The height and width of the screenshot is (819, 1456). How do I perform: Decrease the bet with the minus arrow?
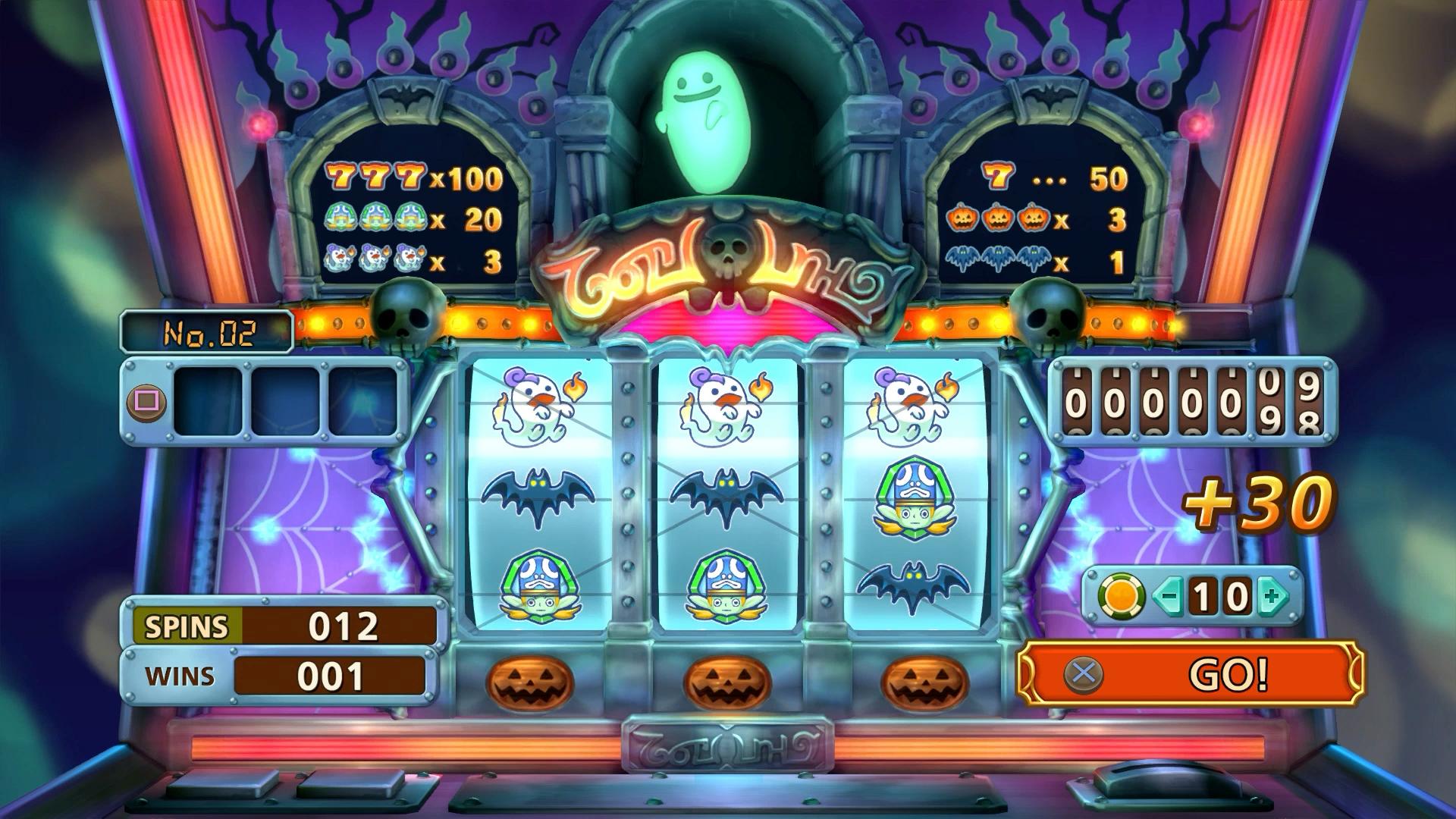pyautogui.click(x=1169, y=596)
